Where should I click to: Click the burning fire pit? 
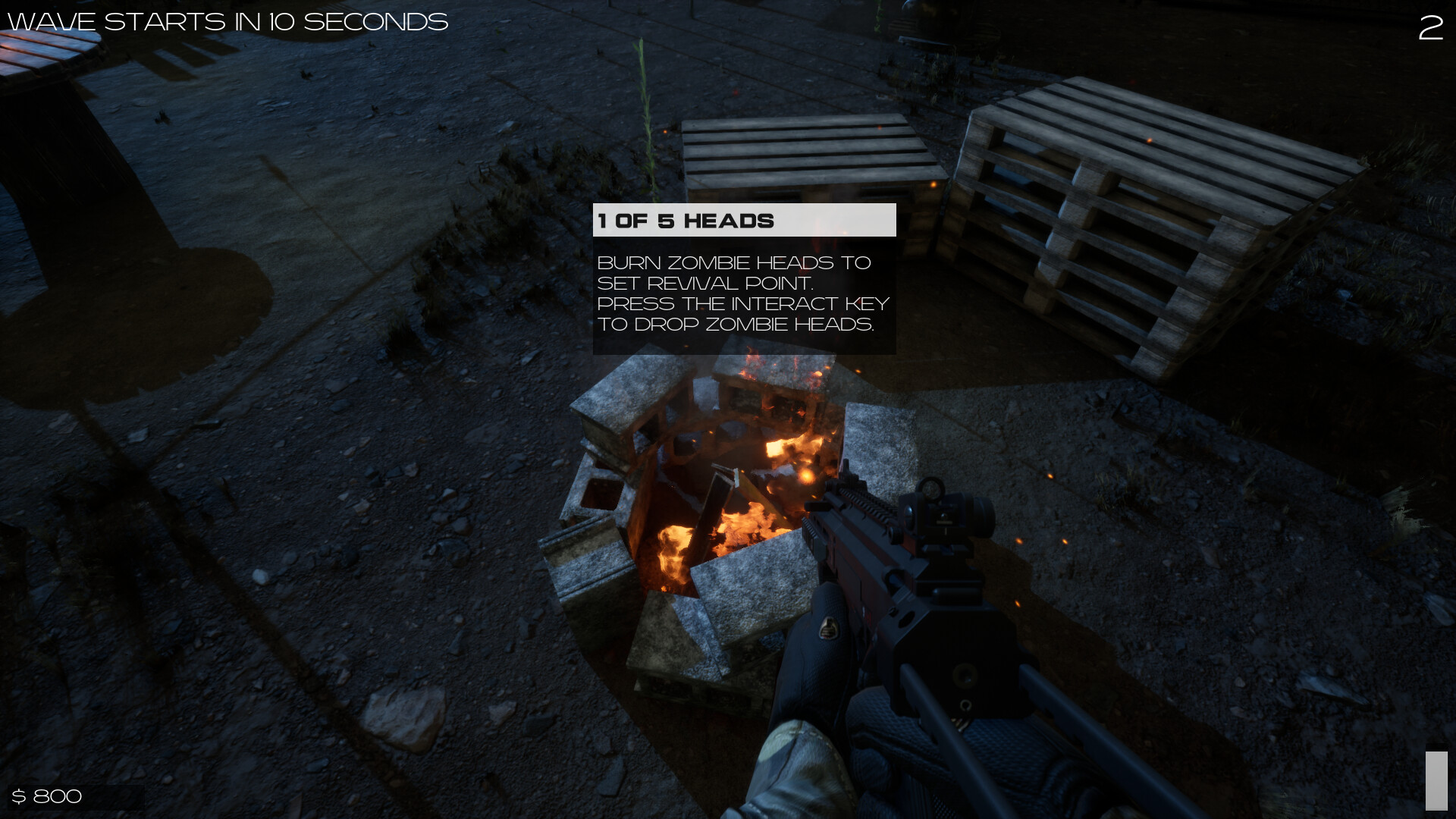pyautogui.click(x=720, y=523)
